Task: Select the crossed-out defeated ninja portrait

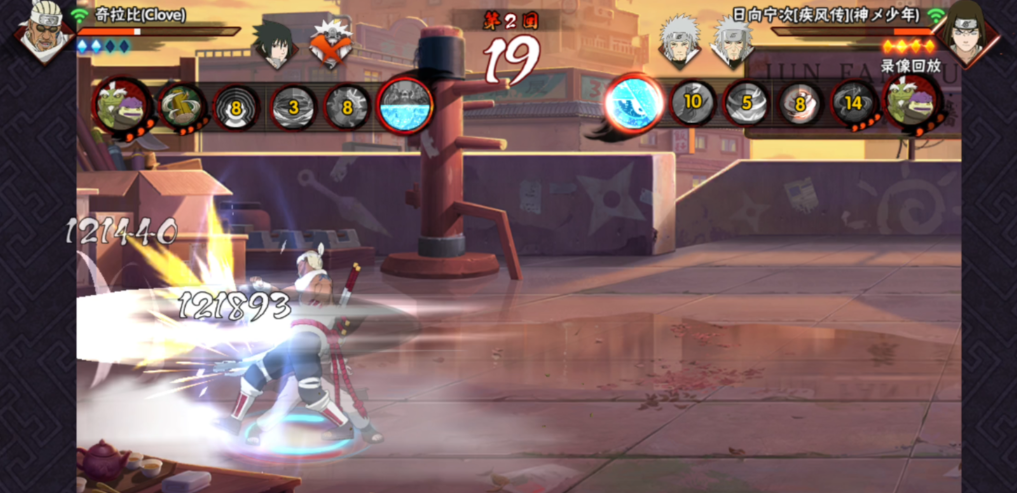Action: pyautogui.click(x=330, y=44)
